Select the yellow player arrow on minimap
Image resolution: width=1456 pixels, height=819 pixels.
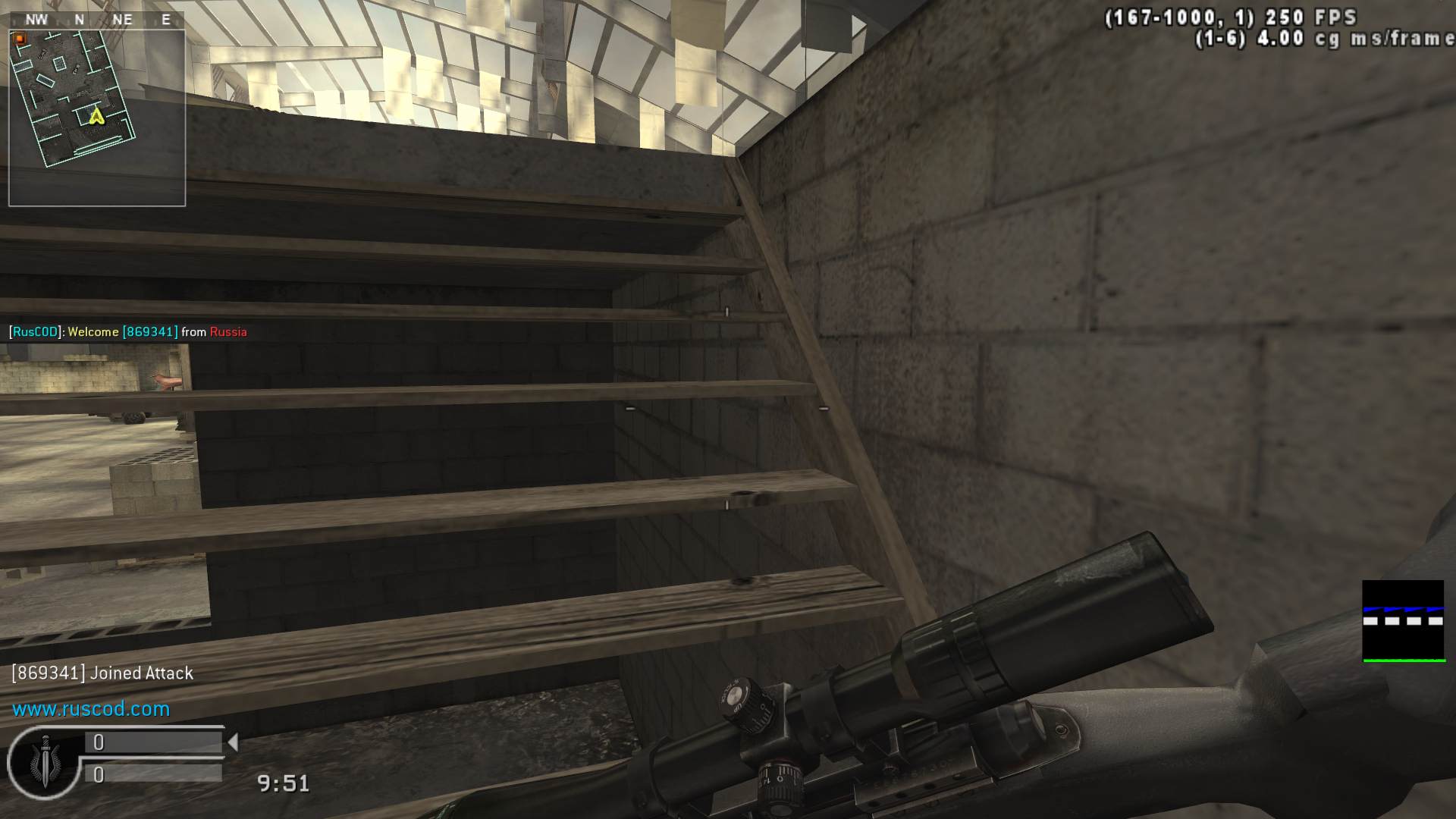(x=96, y=116)
